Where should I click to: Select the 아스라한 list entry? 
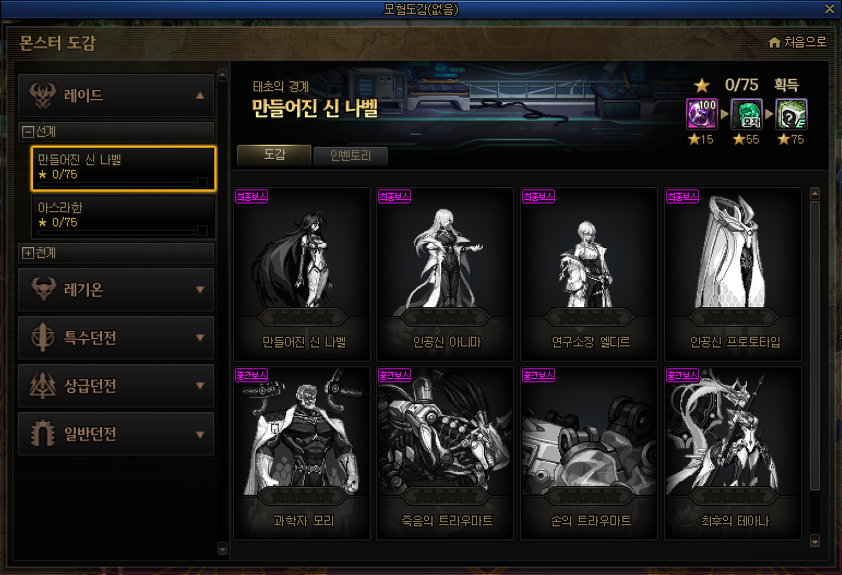[x=116, y=215]
